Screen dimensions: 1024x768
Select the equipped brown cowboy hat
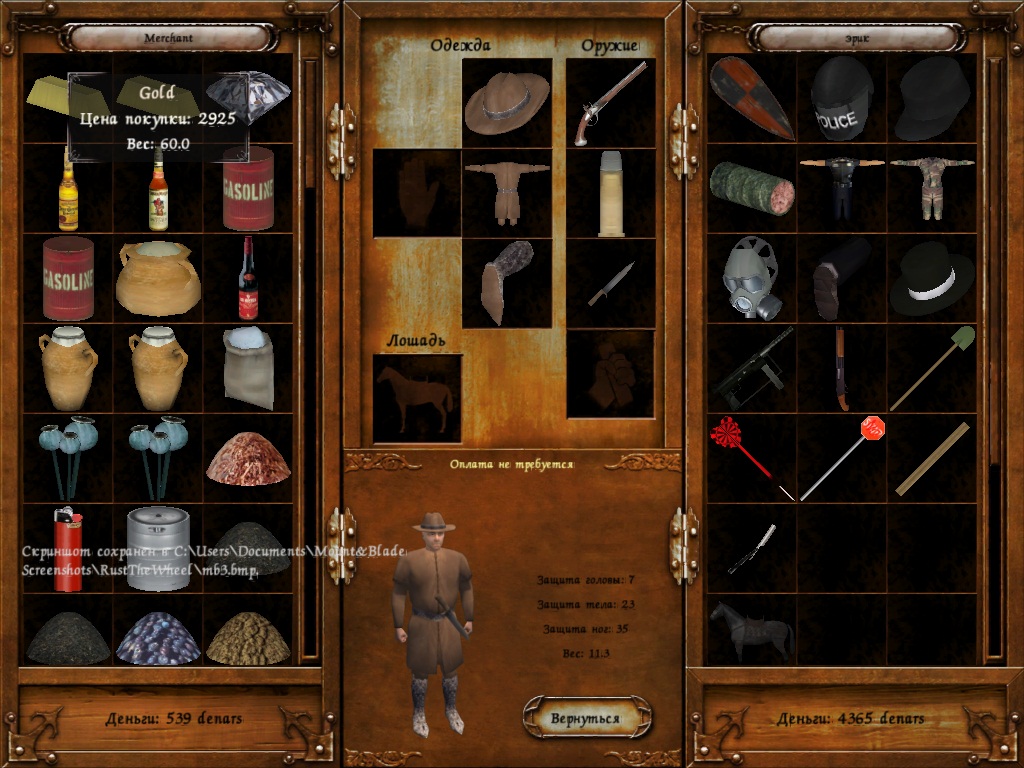click(x=507, y=103)
